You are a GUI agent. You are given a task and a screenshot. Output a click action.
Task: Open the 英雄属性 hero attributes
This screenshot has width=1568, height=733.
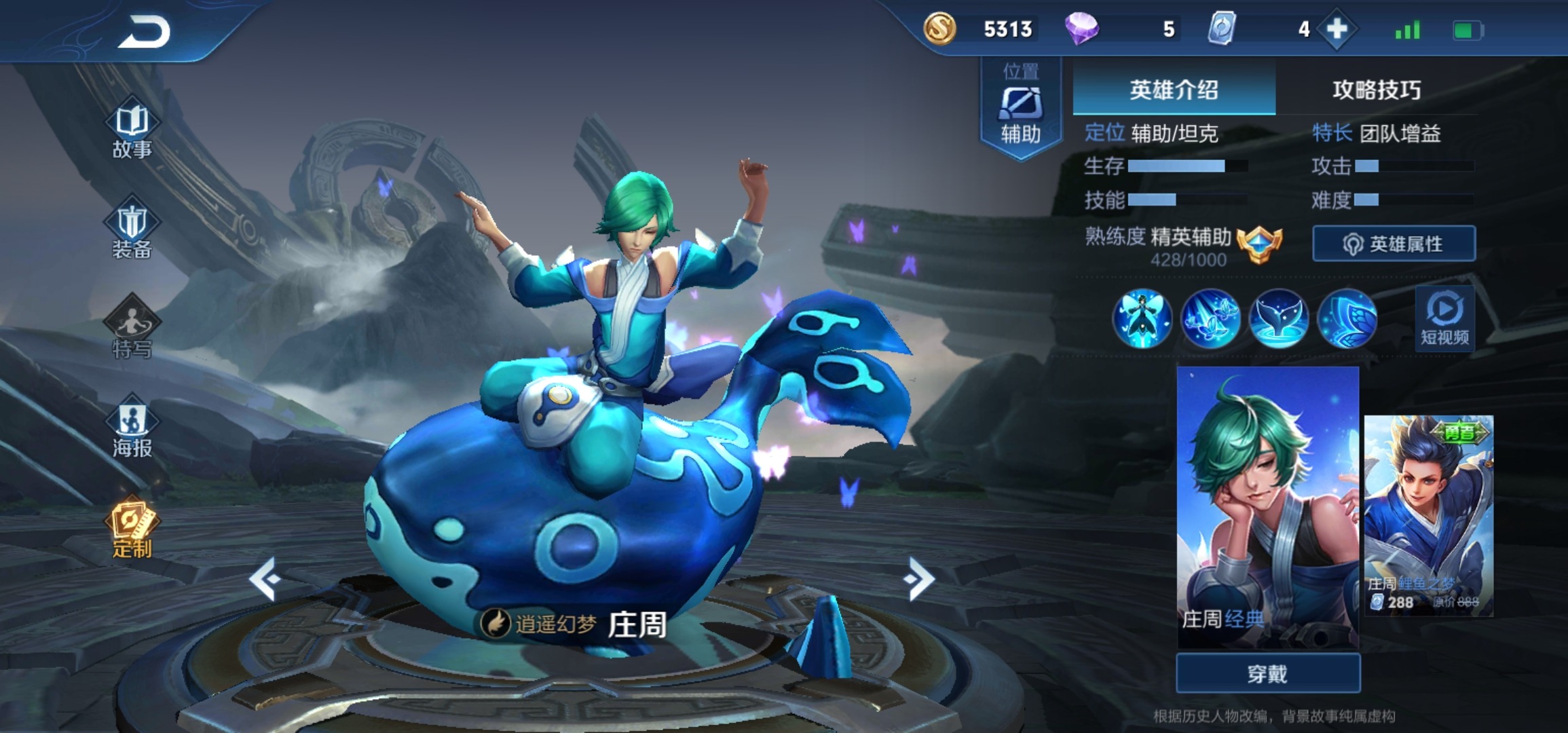[x=1394, y=244]
